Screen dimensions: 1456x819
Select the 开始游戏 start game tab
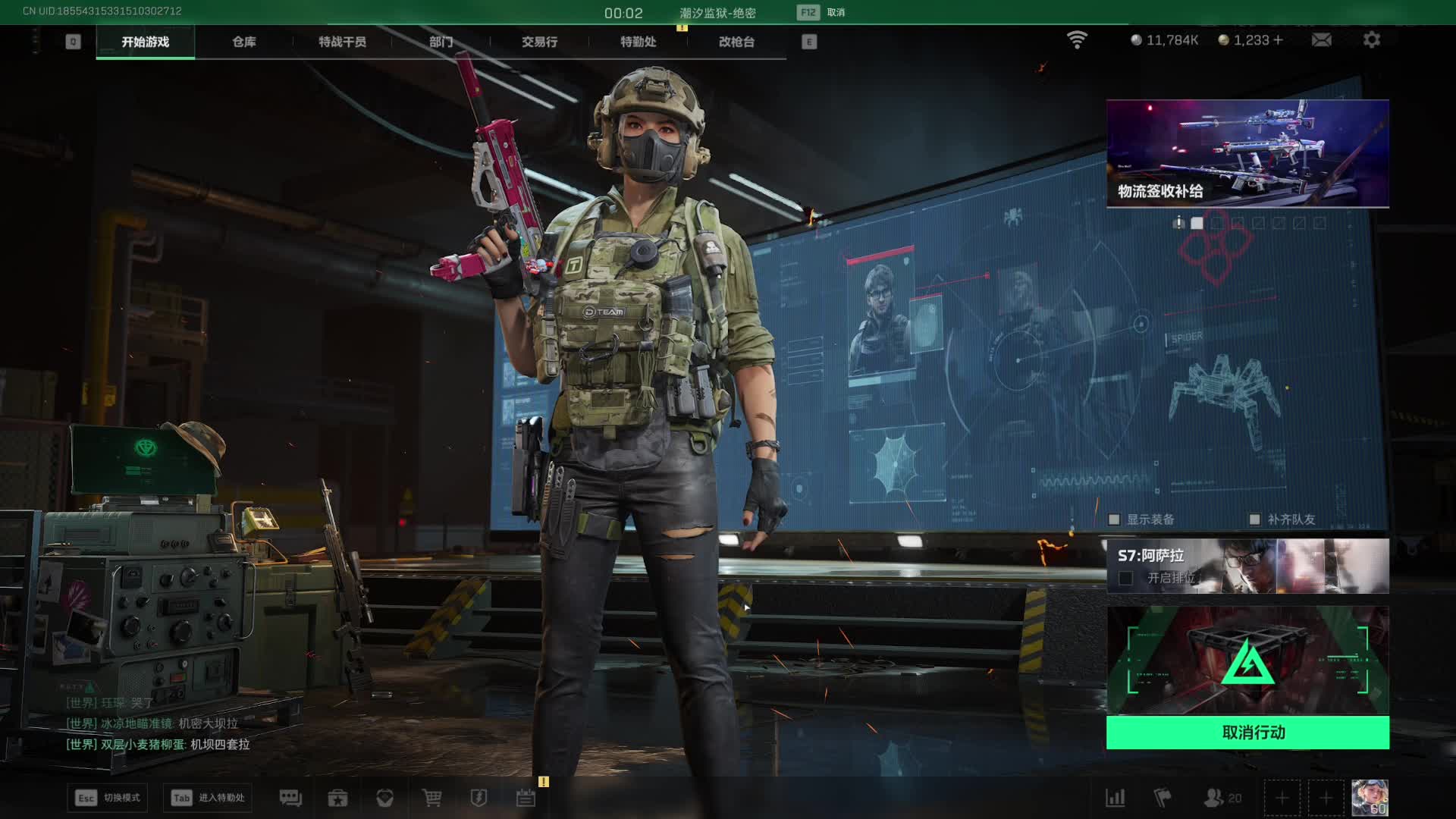tap(145, 42)
